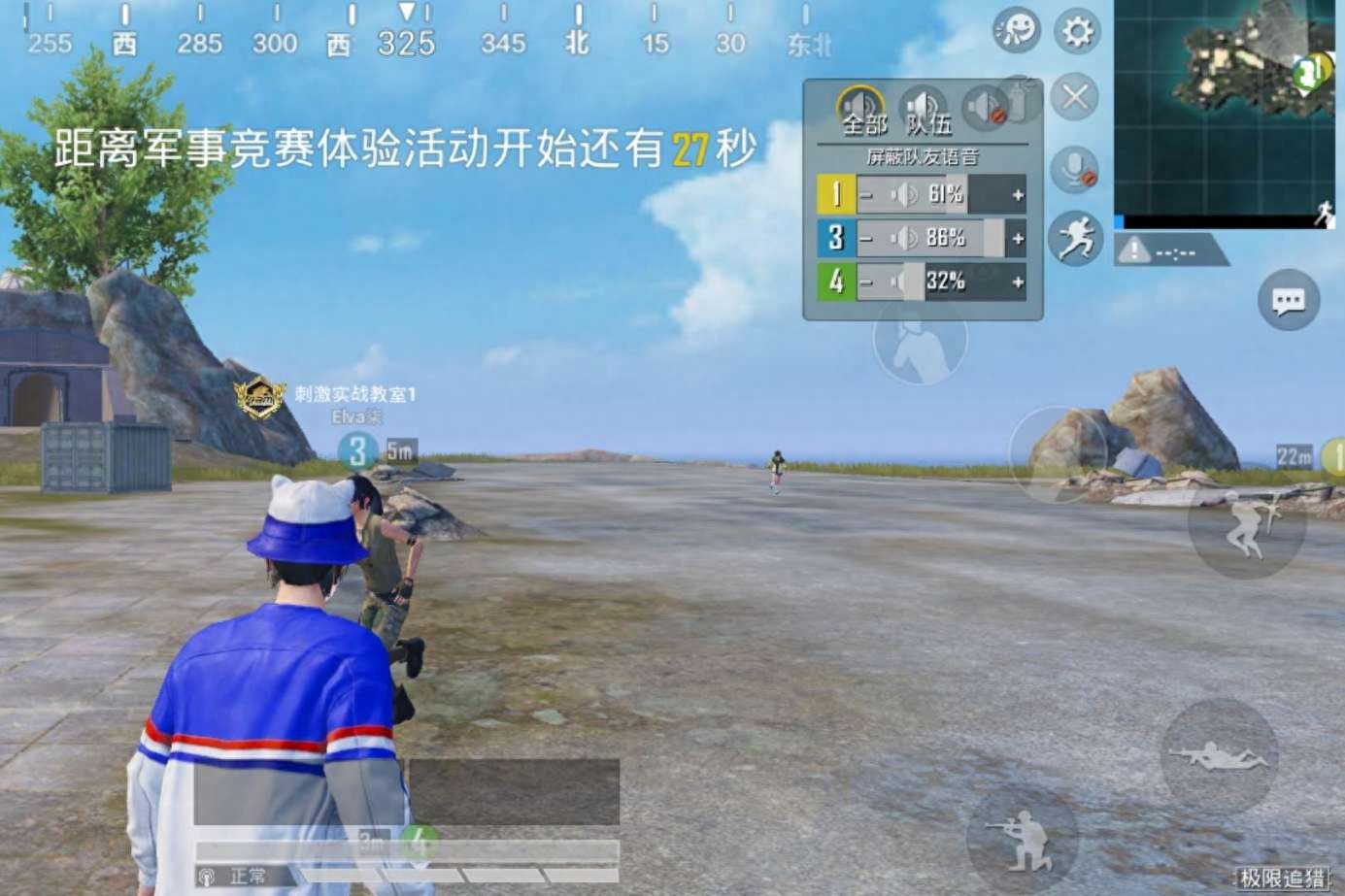Screen dimensions: 1345x896
Task: Tap the muted microphone icon
Action: 1074,167
